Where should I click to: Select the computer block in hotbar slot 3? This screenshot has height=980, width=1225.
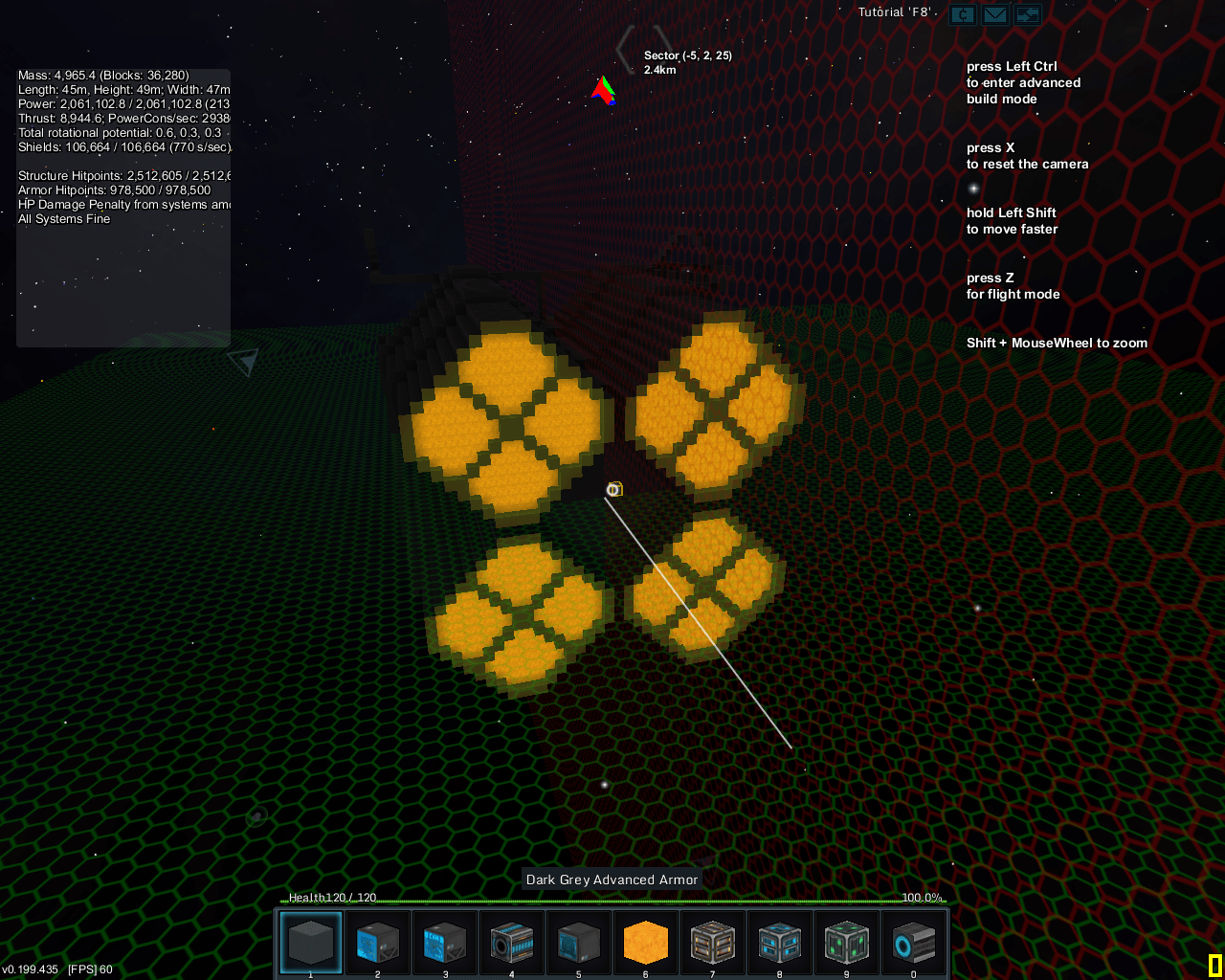pyautogui.click(x=445, y=943)
